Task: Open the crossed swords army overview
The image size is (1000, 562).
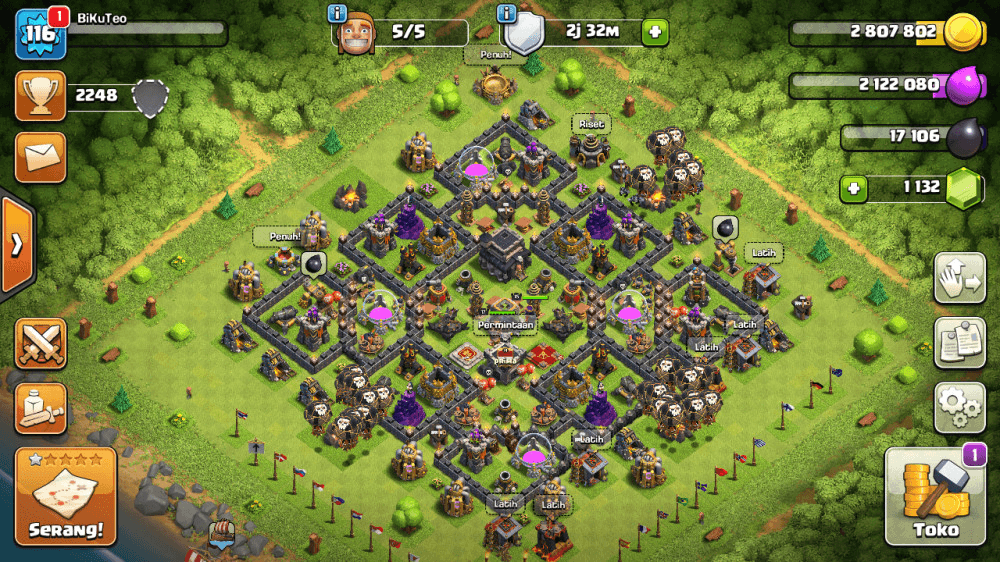Action: click(x=41, y=344)
